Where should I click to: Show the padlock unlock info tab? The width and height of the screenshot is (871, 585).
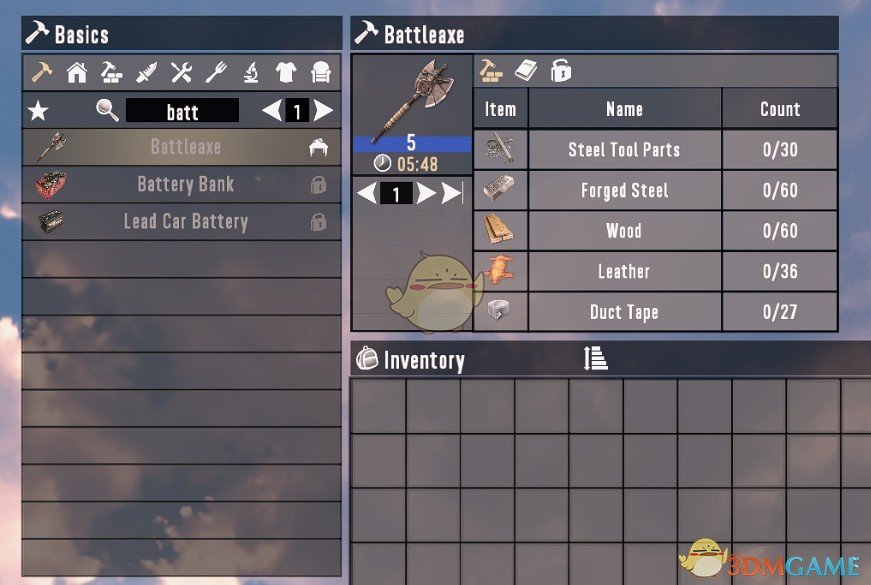click(561, 70)
